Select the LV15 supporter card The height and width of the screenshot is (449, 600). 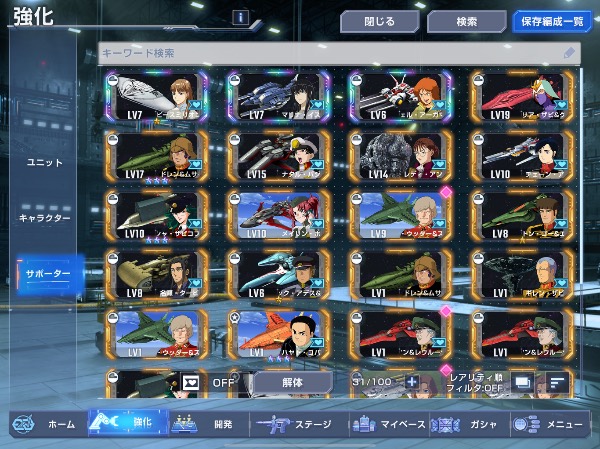click(278, 155)
